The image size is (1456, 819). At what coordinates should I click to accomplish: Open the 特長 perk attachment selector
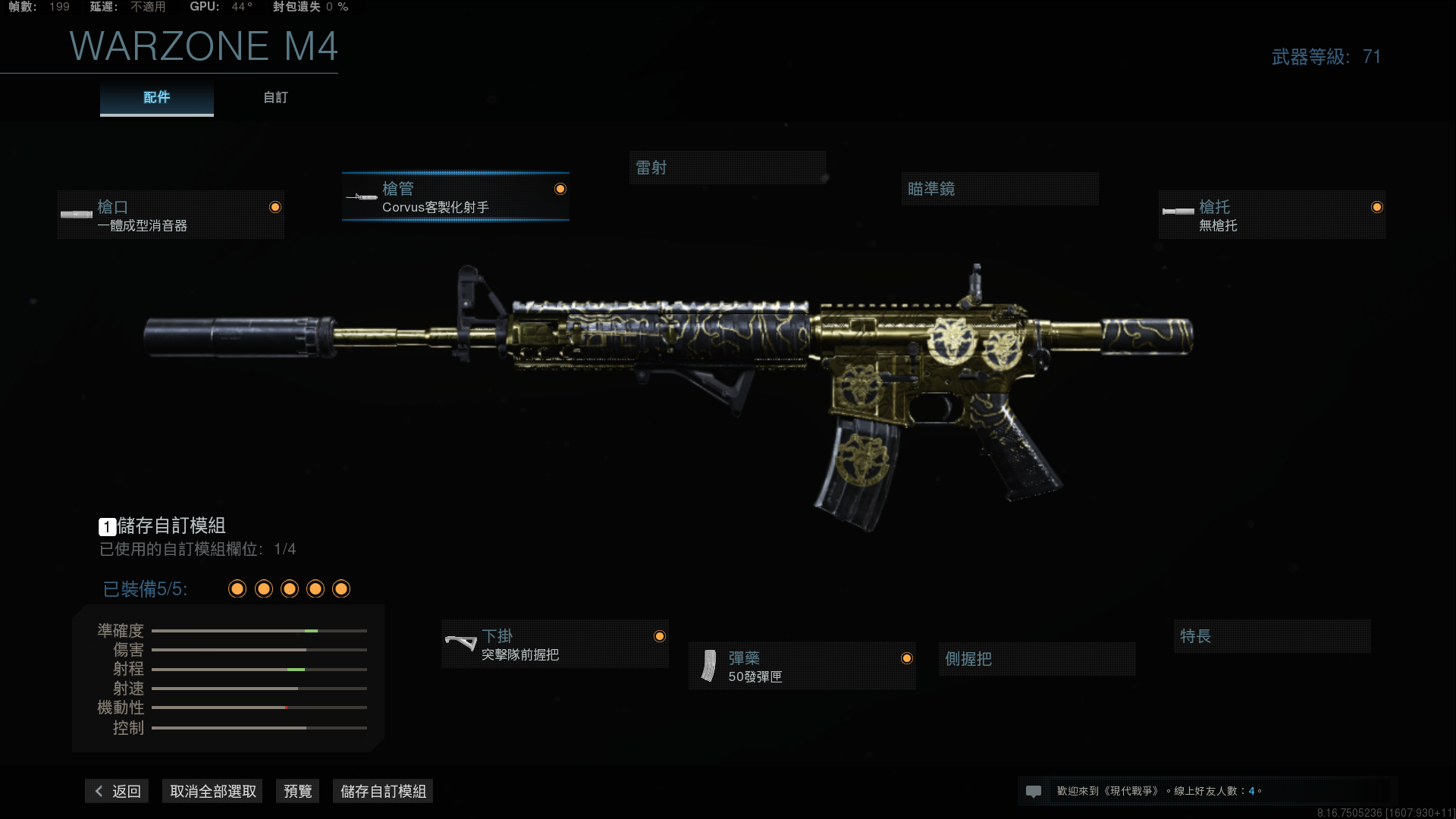pyautogui.click(x=1272, y=636)
